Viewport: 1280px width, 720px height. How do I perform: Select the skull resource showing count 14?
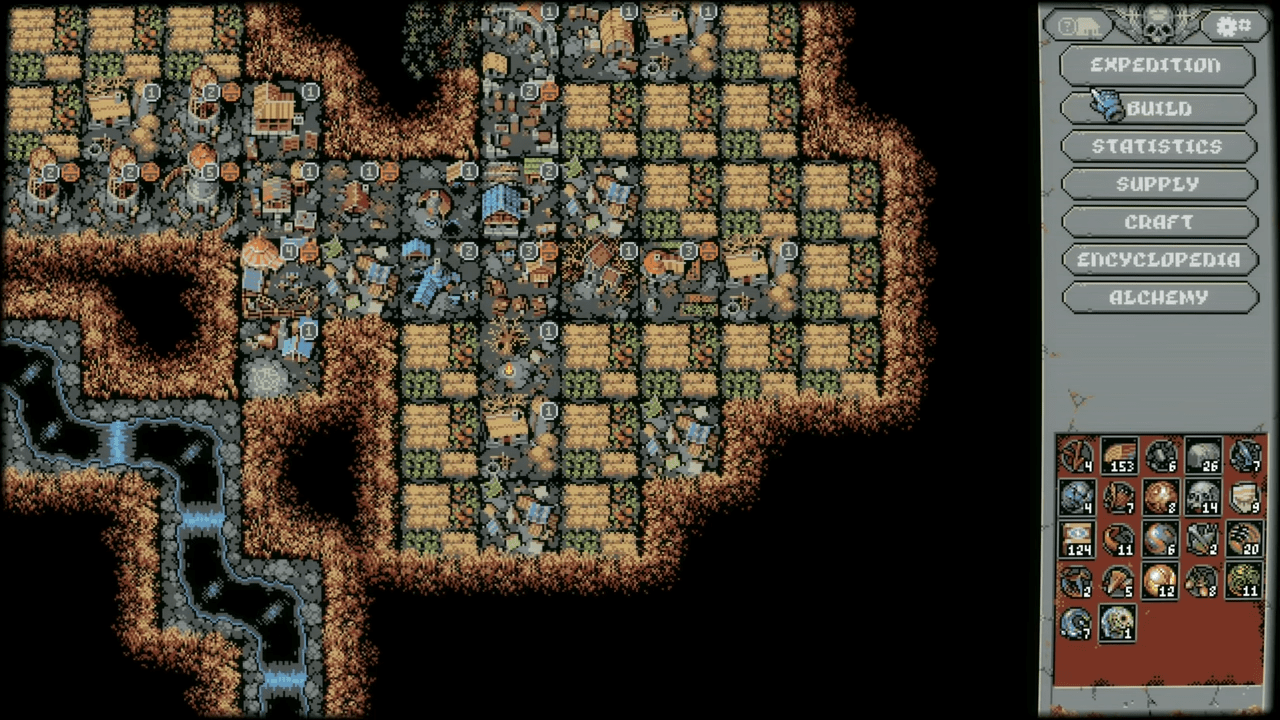(1201, 497)
